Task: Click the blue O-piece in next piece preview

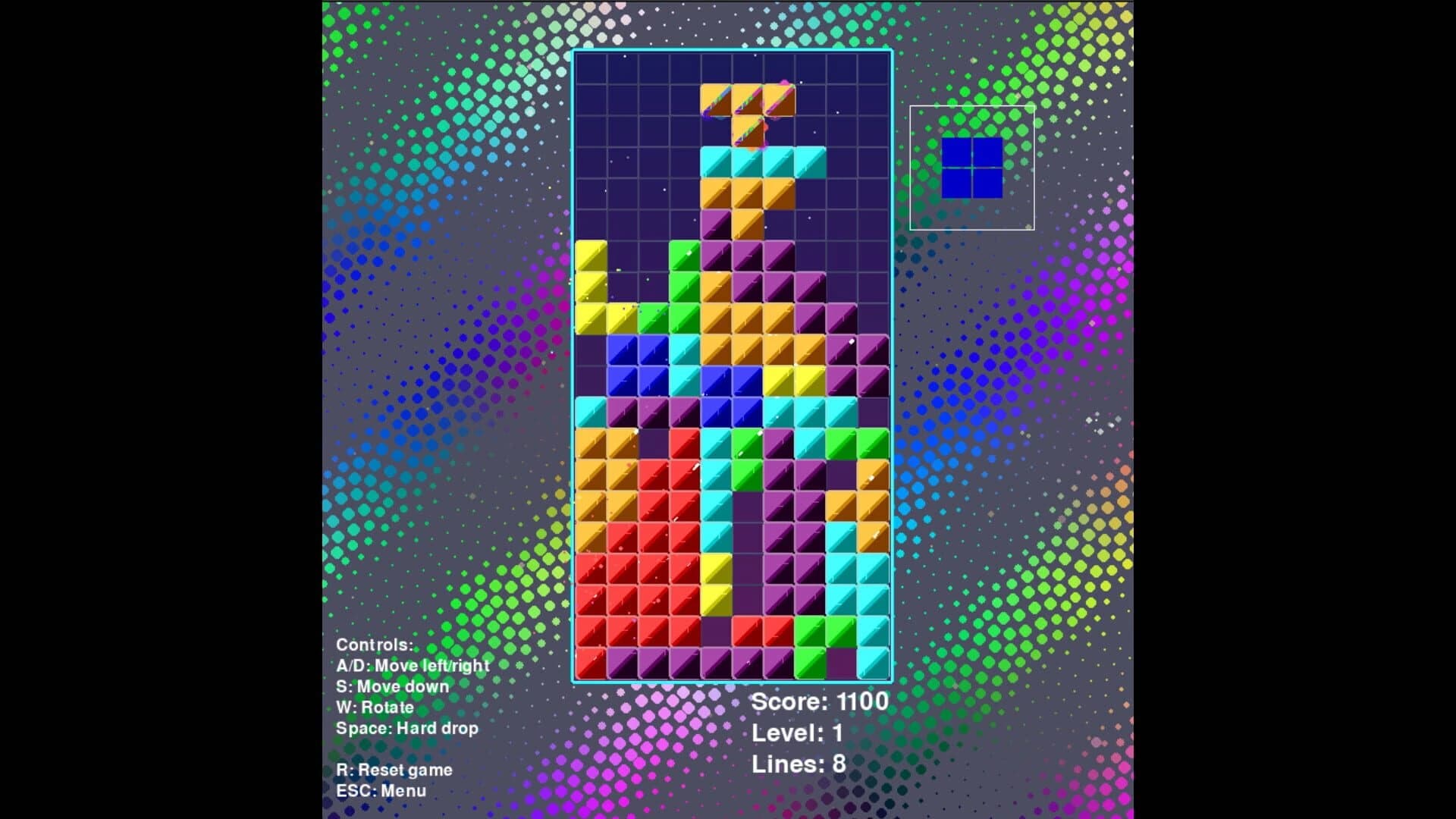Action: click(x=974, y=168)
